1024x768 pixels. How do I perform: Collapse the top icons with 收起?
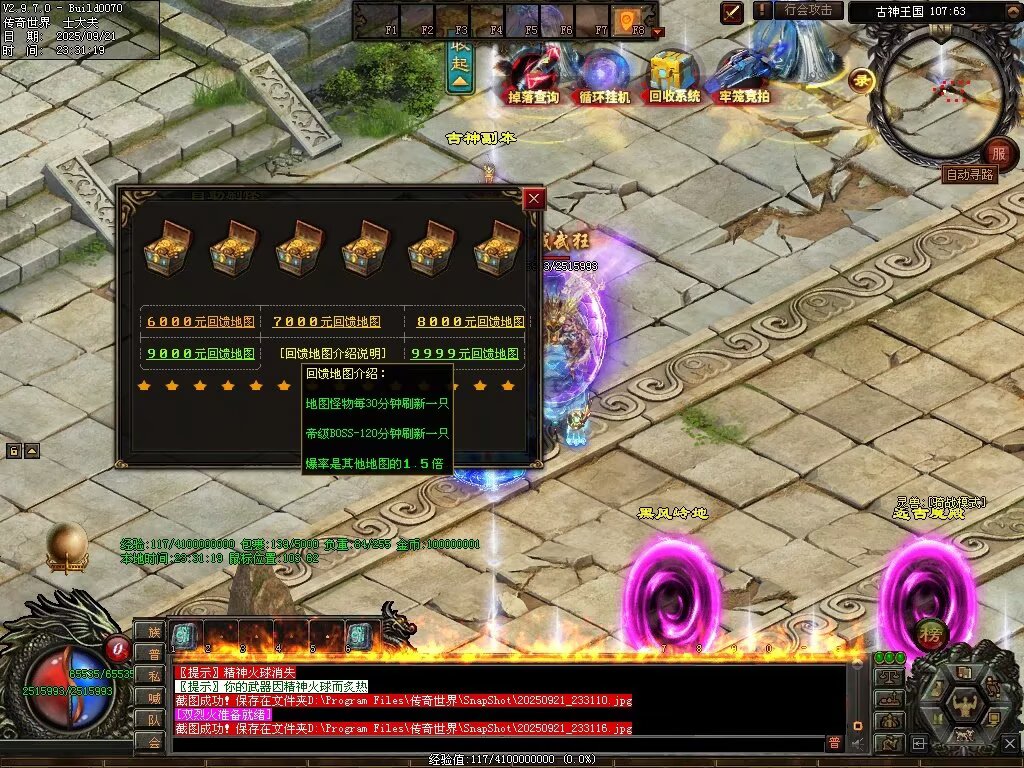pyautogui.click(x=460, y=66)
